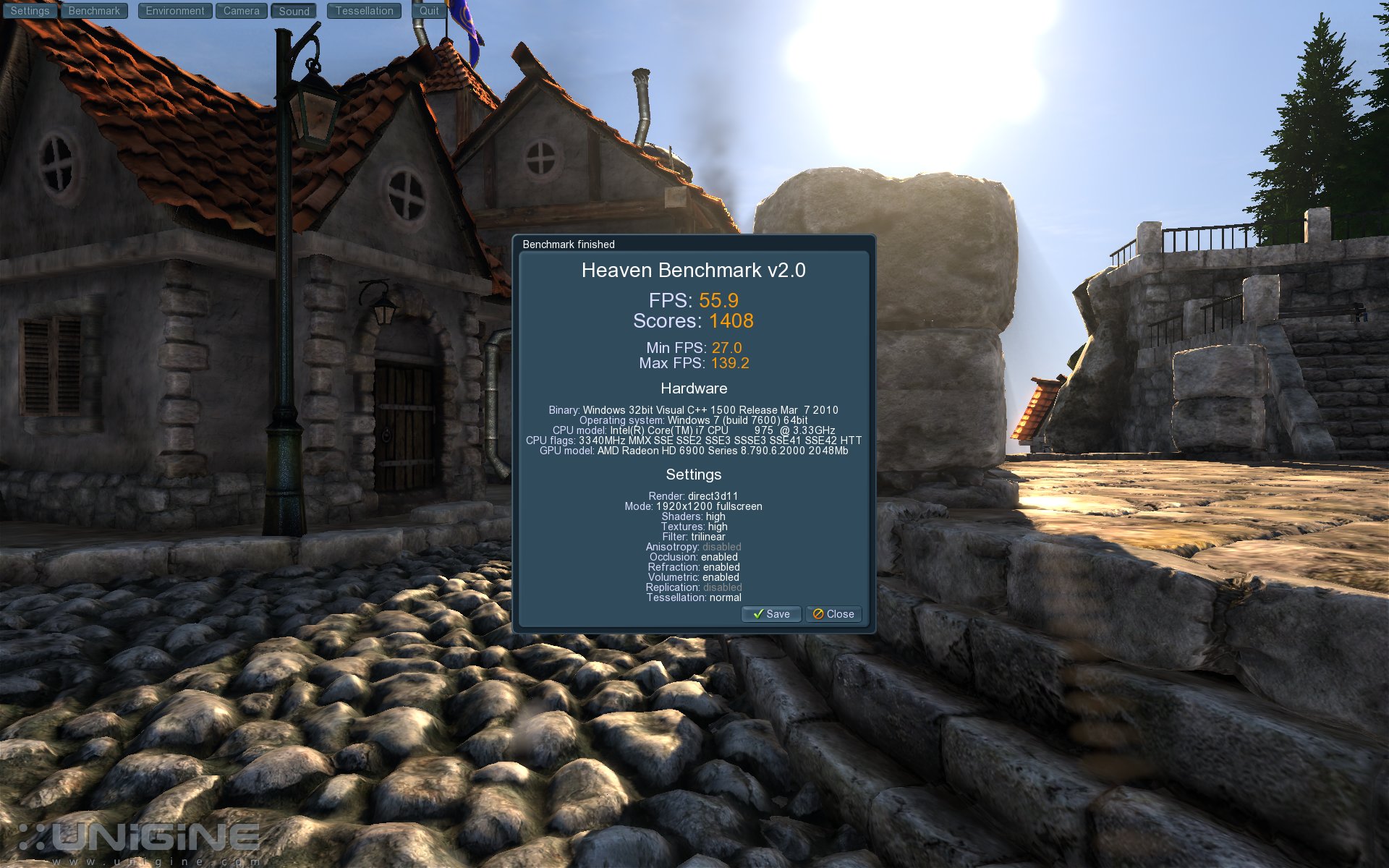Quit the Heaven benchmark

[x=429, y=11]
